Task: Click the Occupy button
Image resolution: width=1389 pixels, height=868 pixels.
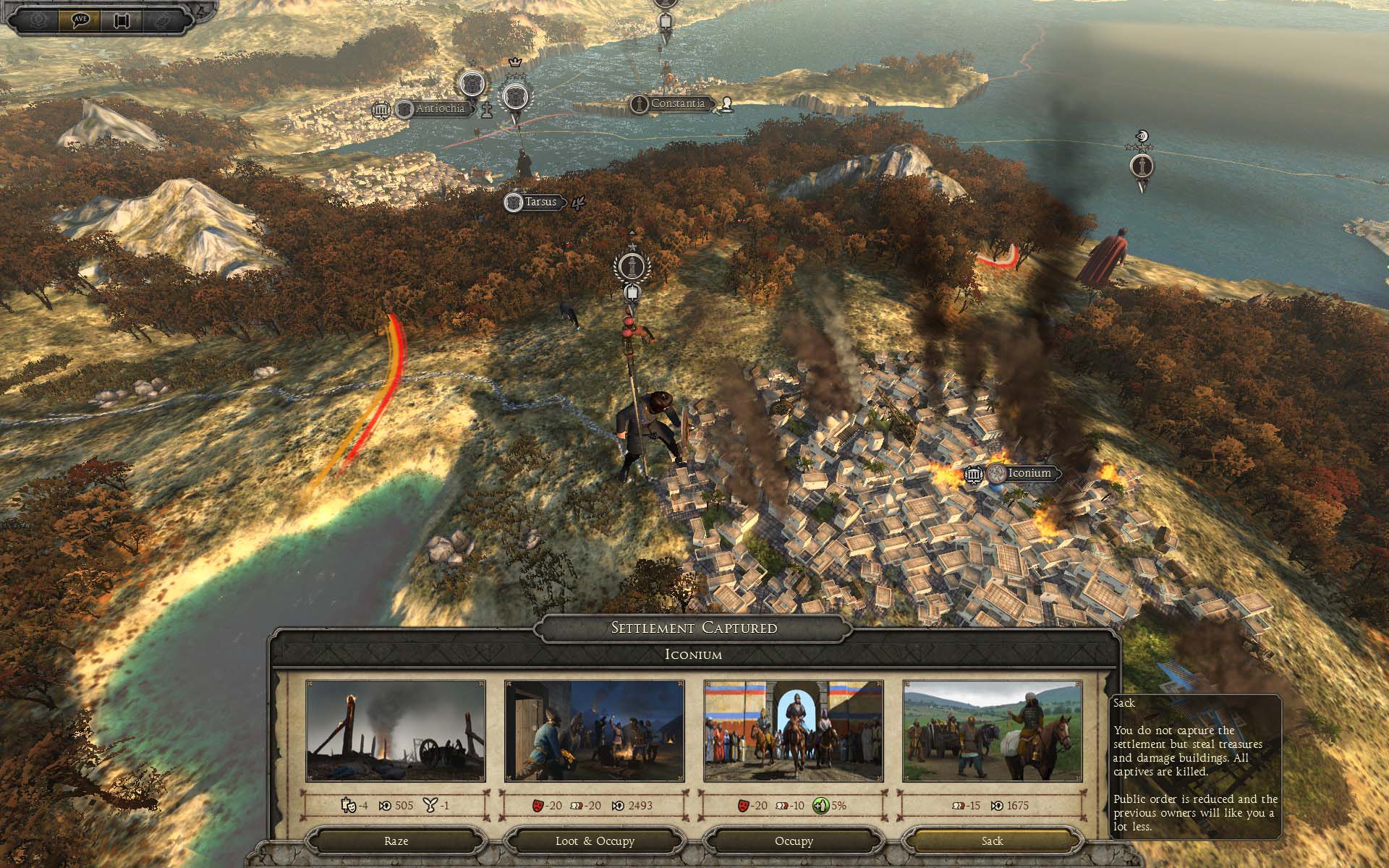Action: coord(794,841)
